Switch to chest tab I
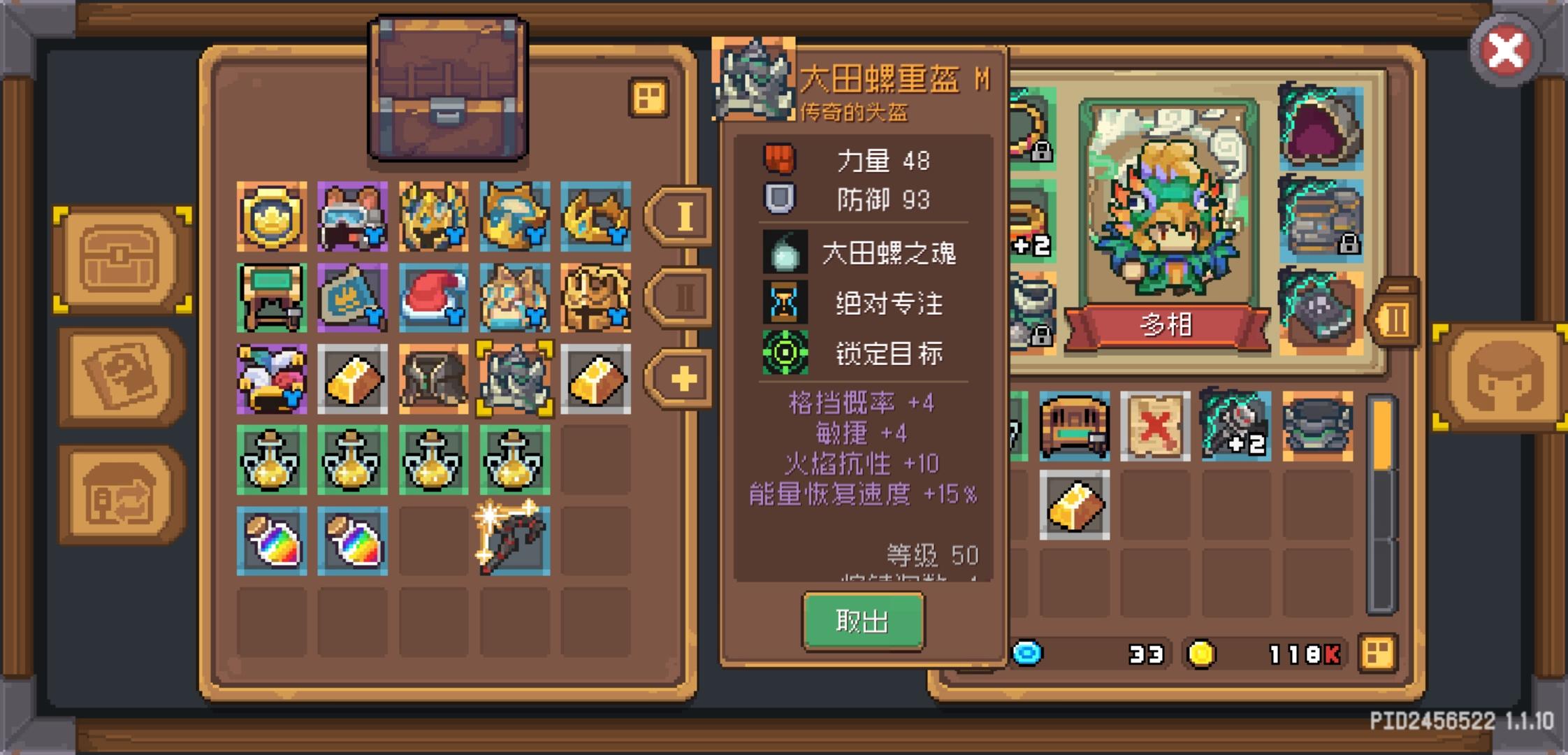The width and height of the screenshot is (1568, 755). (x=683, y=217)
